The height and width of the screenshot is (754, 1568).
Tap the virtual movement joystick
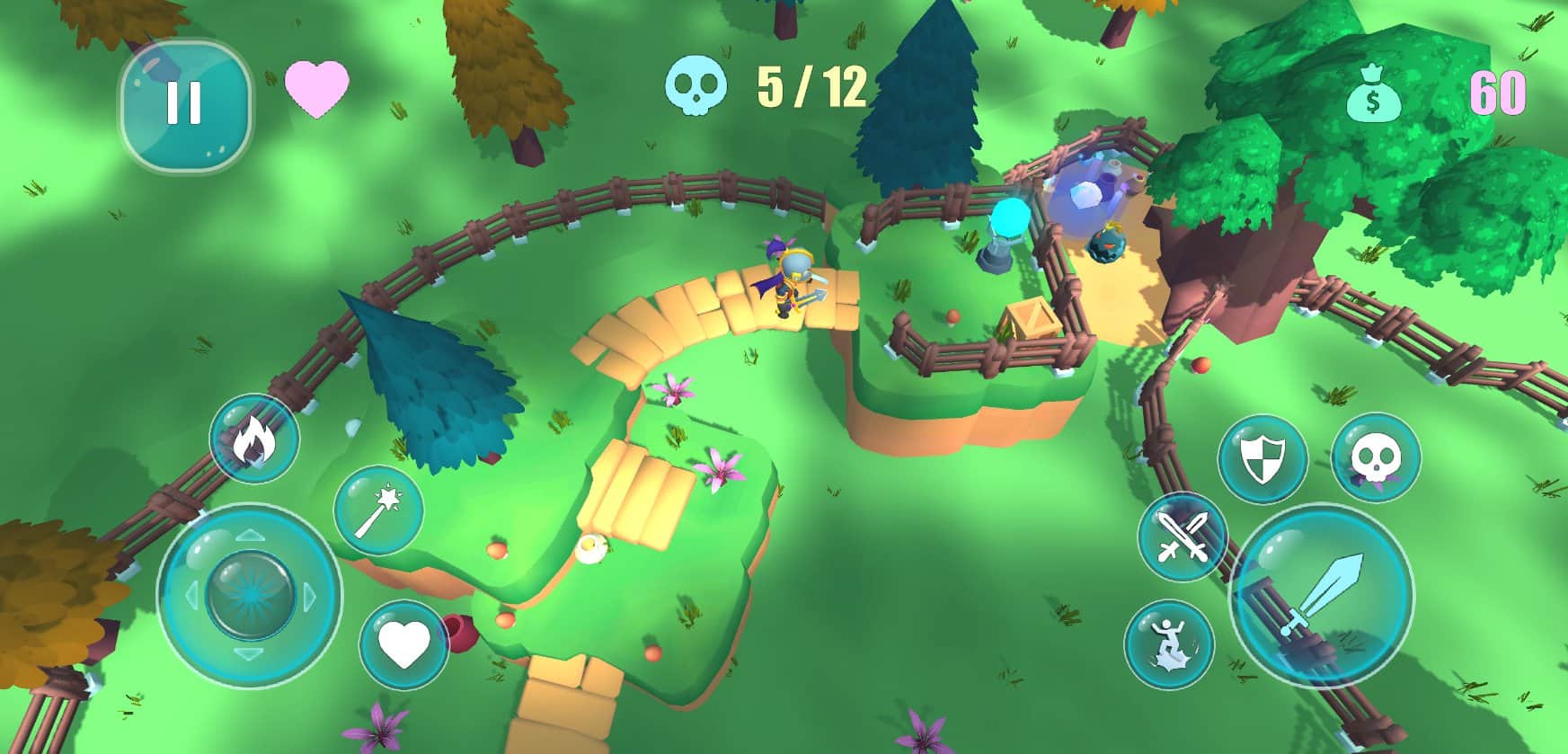point(249,595)
